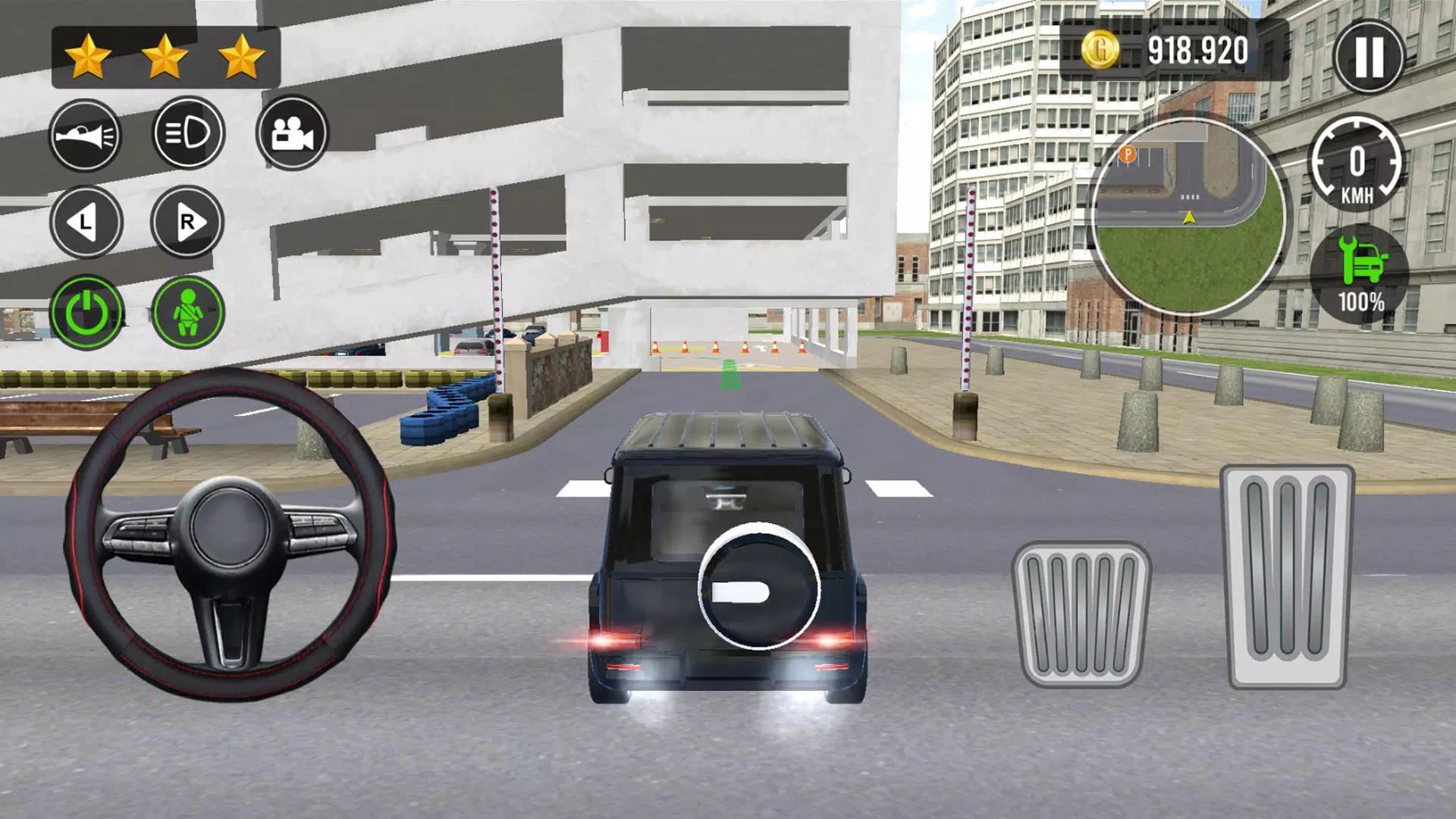This screenshot has height=819, width=1456.
Task: Tap the brake pedal
Action: (1081, 613)
